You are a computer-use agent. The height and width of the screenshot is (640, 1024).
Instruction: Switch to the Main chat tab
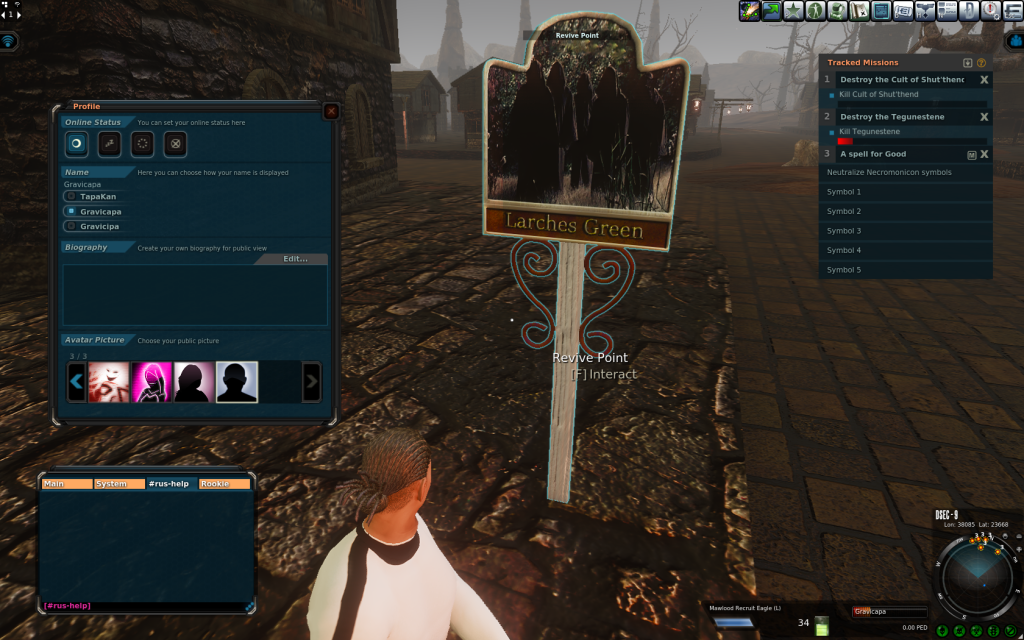65,484
